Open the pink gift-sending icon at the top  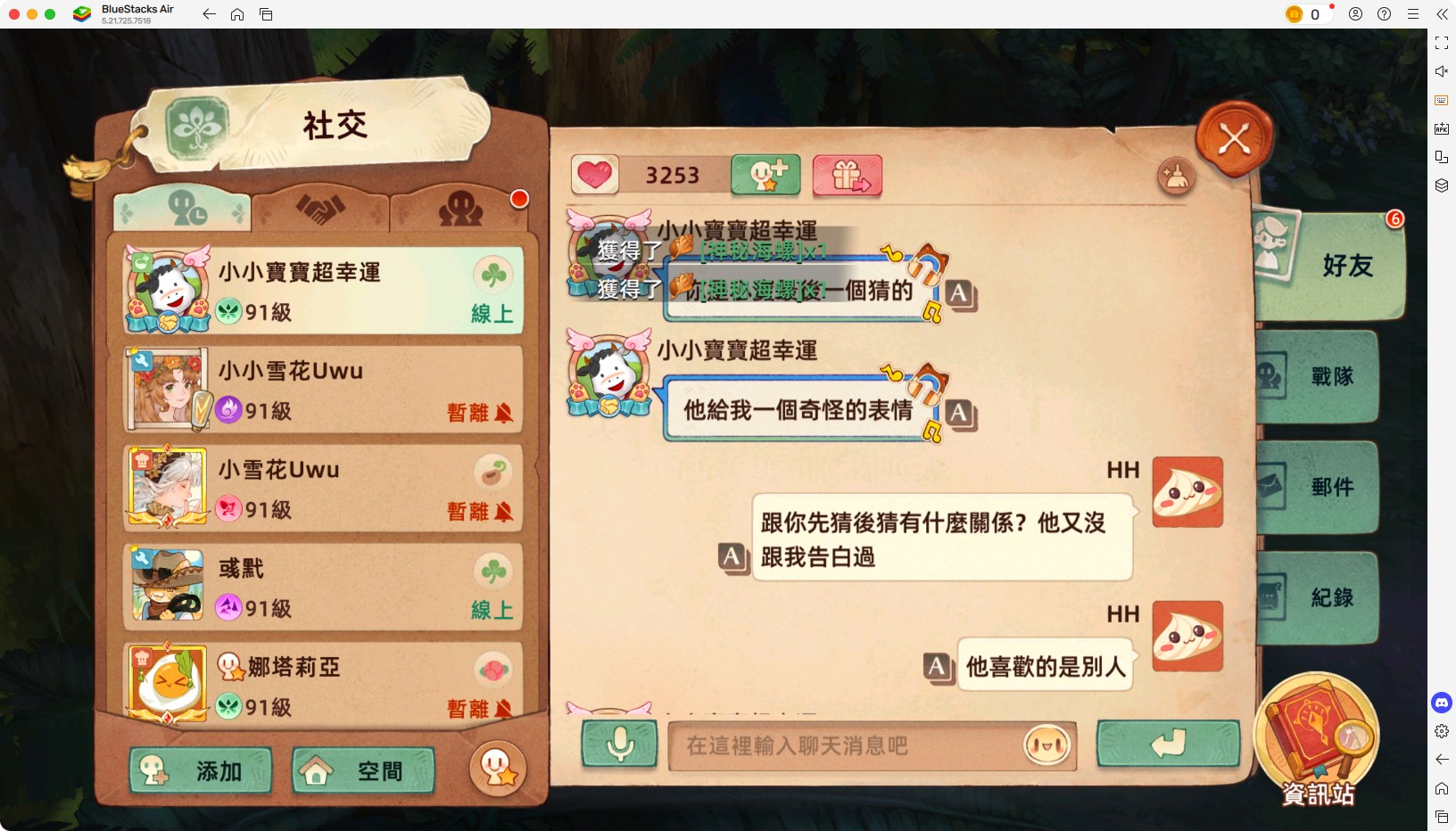tap(847, 176)
